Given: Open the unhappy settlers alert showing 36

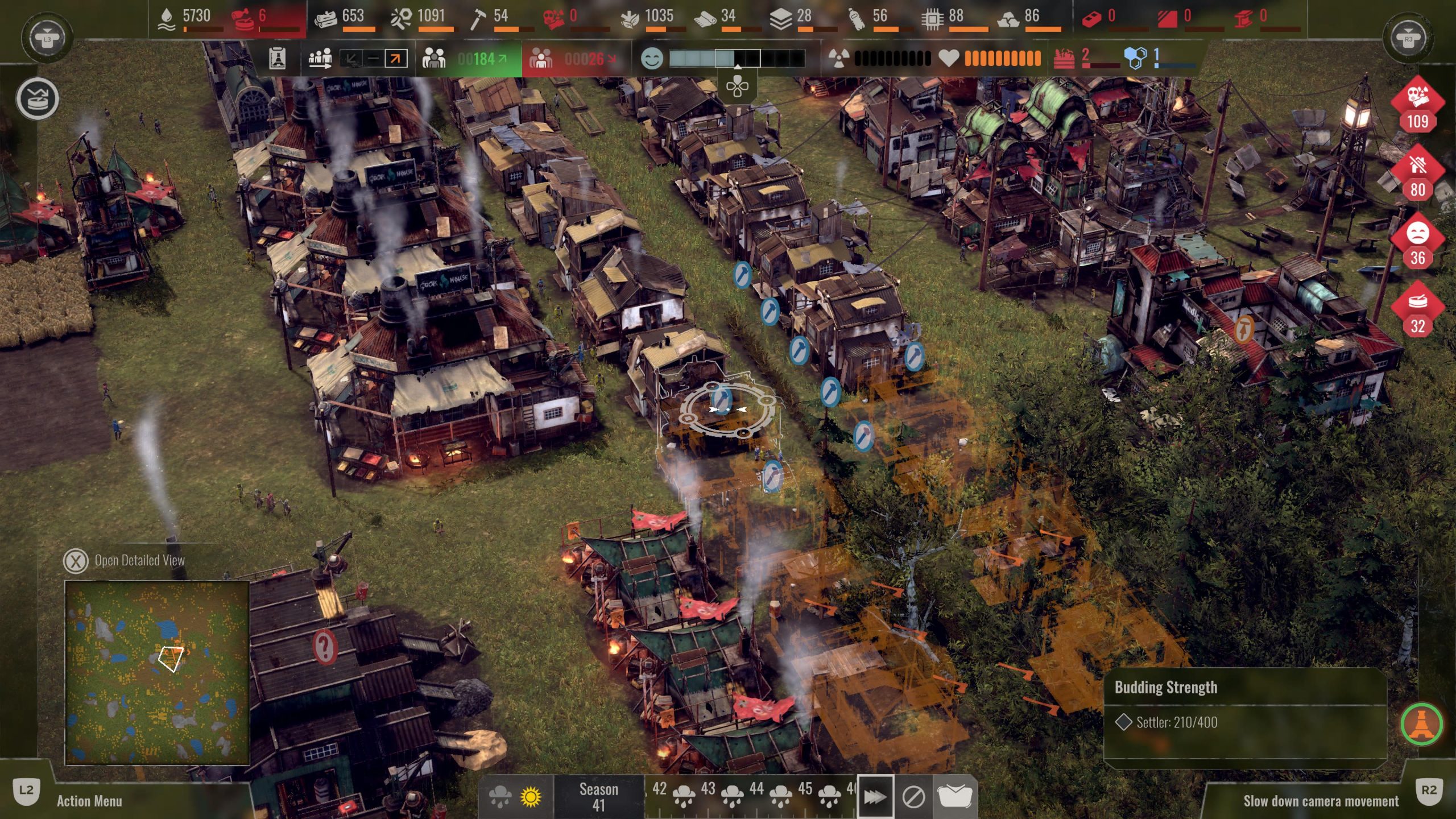Looking at the screenshot, I should click(1417, 241).
